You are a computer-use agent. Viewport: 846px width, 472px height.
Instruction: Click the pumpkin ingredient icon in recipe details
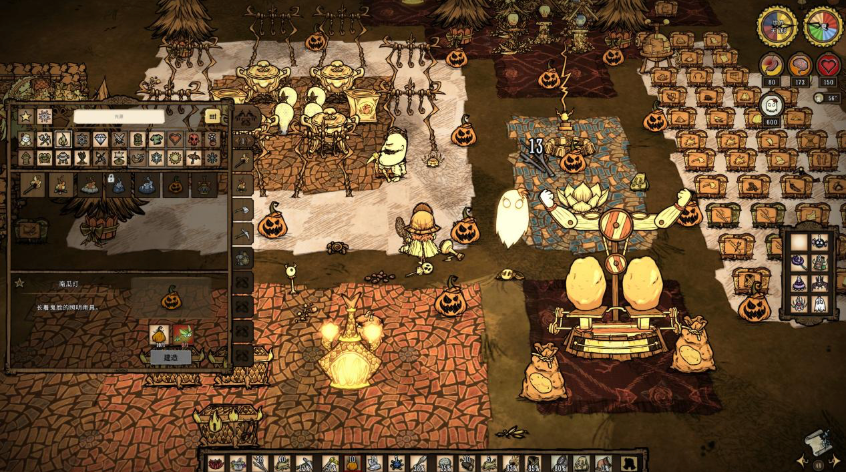pos(158,334)
